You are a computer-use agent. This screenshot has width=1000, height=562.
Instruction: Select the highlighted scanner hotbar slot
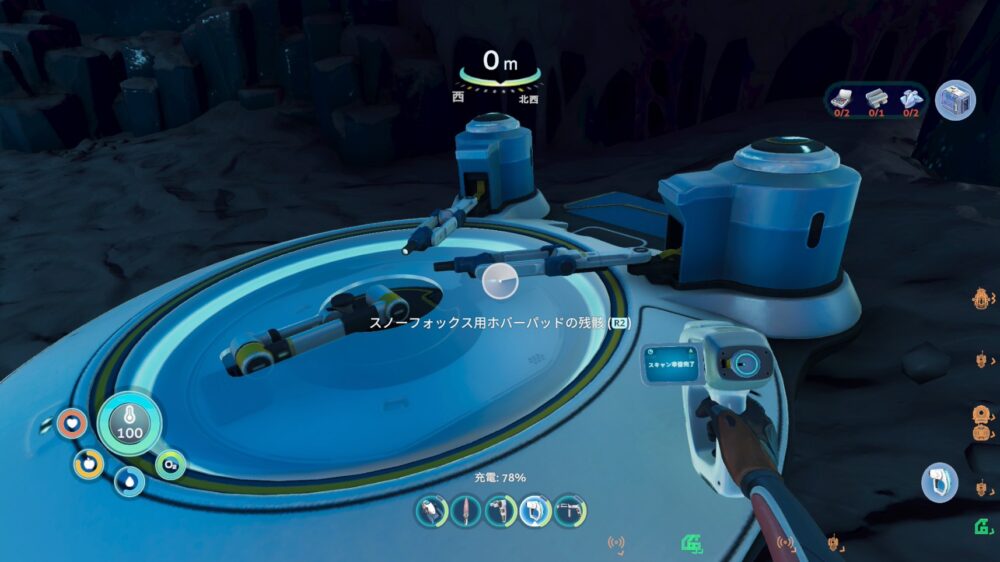coord(535,511)
